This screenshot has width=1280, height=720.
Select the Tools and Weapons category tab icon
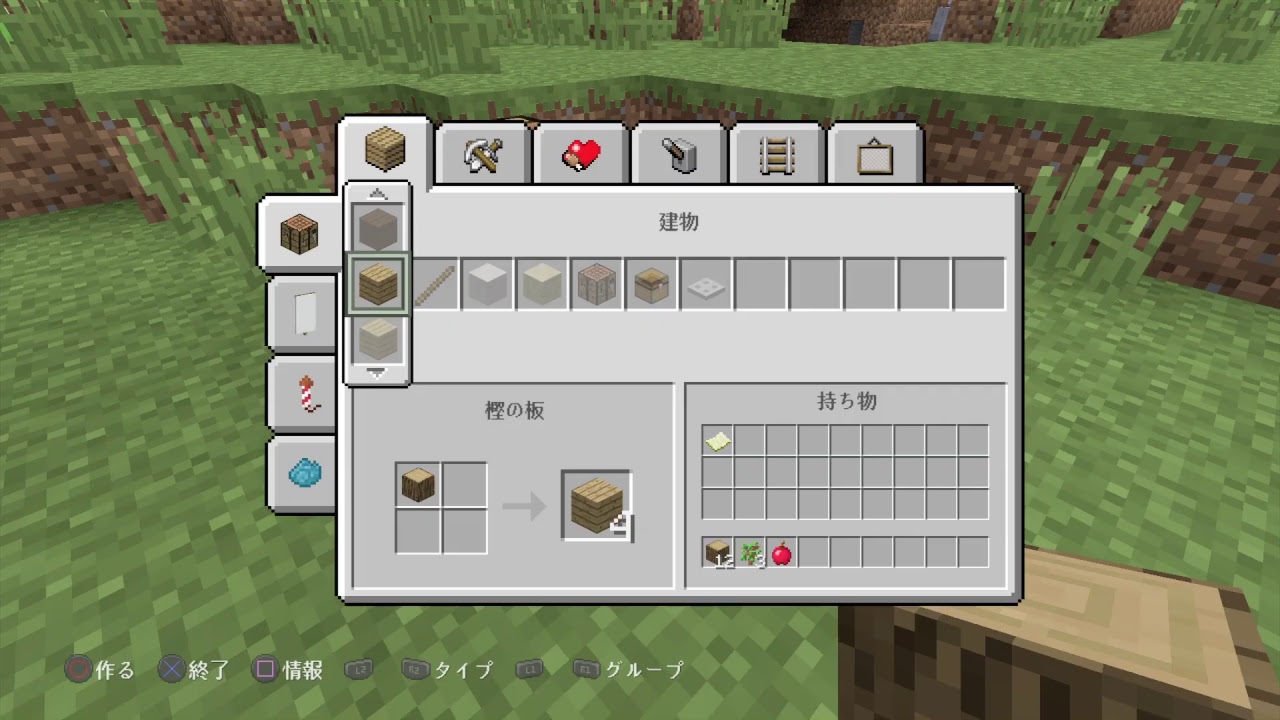tap(483, 152)
